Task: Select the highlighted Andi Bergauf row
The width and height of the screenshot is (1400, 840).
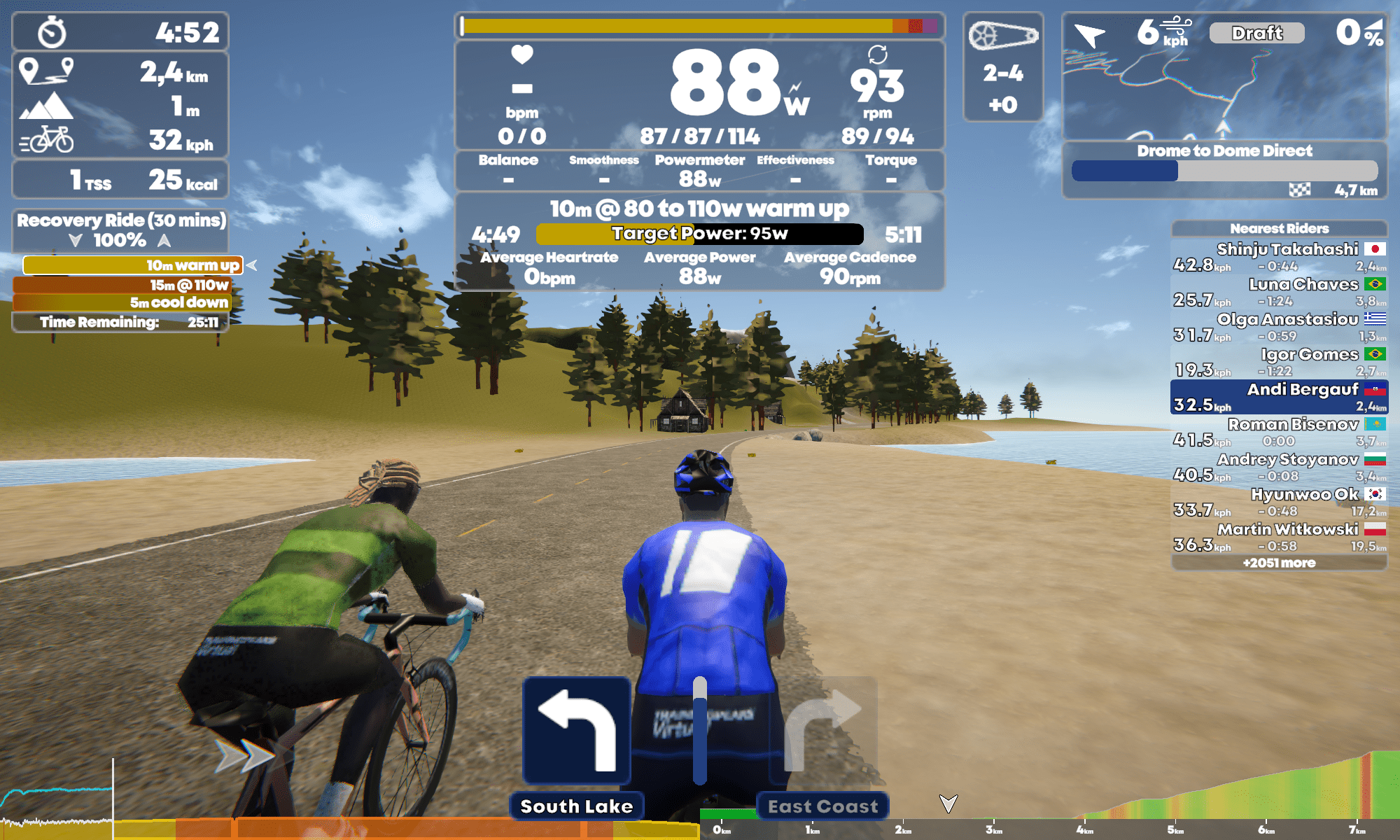Action: [1279, 396]
